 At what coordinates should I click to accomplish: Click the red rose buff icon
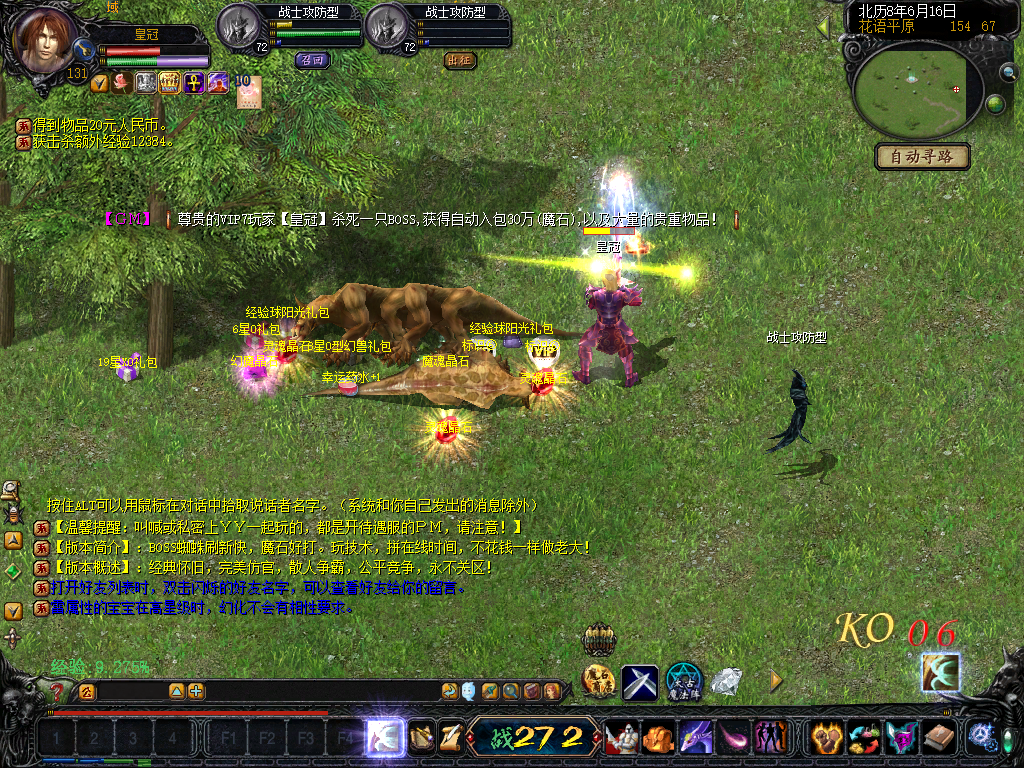122,83
